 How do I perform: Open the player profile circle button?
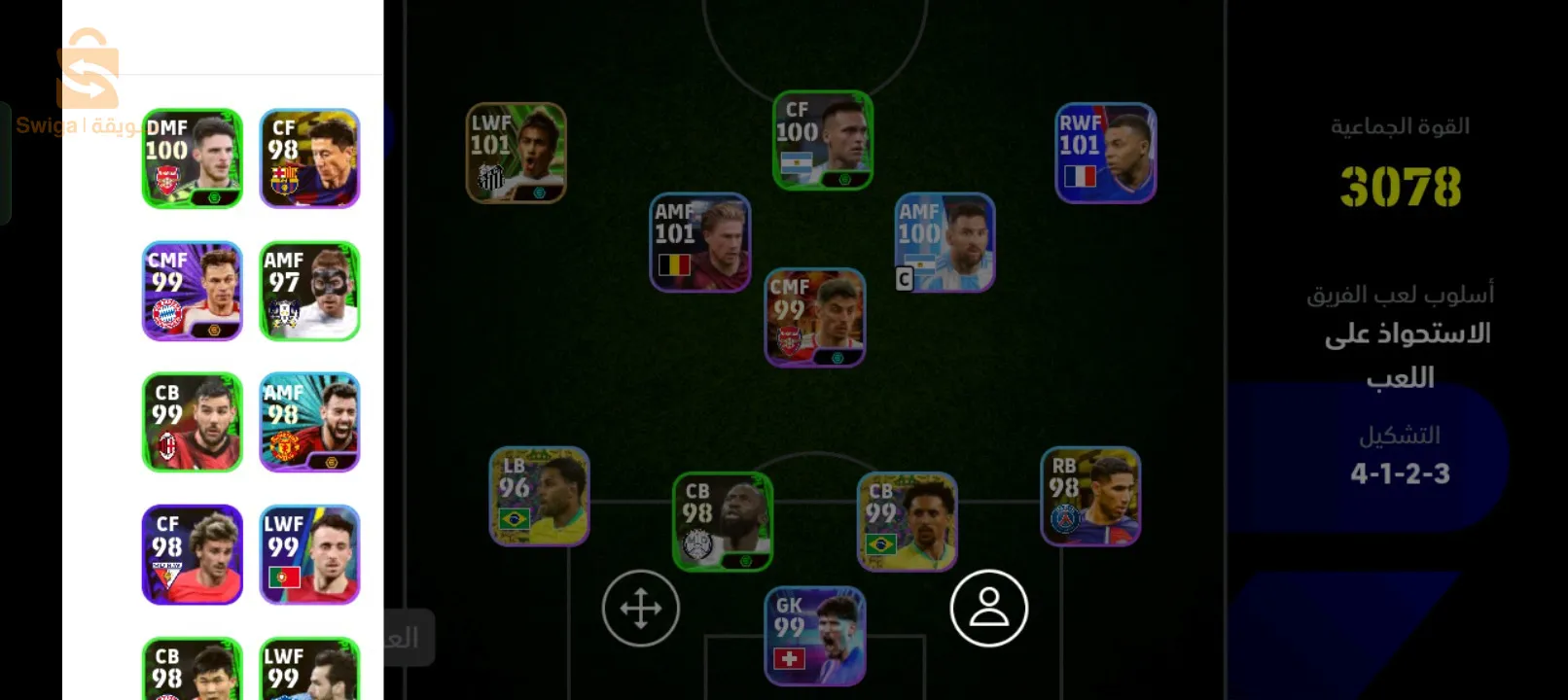pyautogui.click(x=988, y=609)
